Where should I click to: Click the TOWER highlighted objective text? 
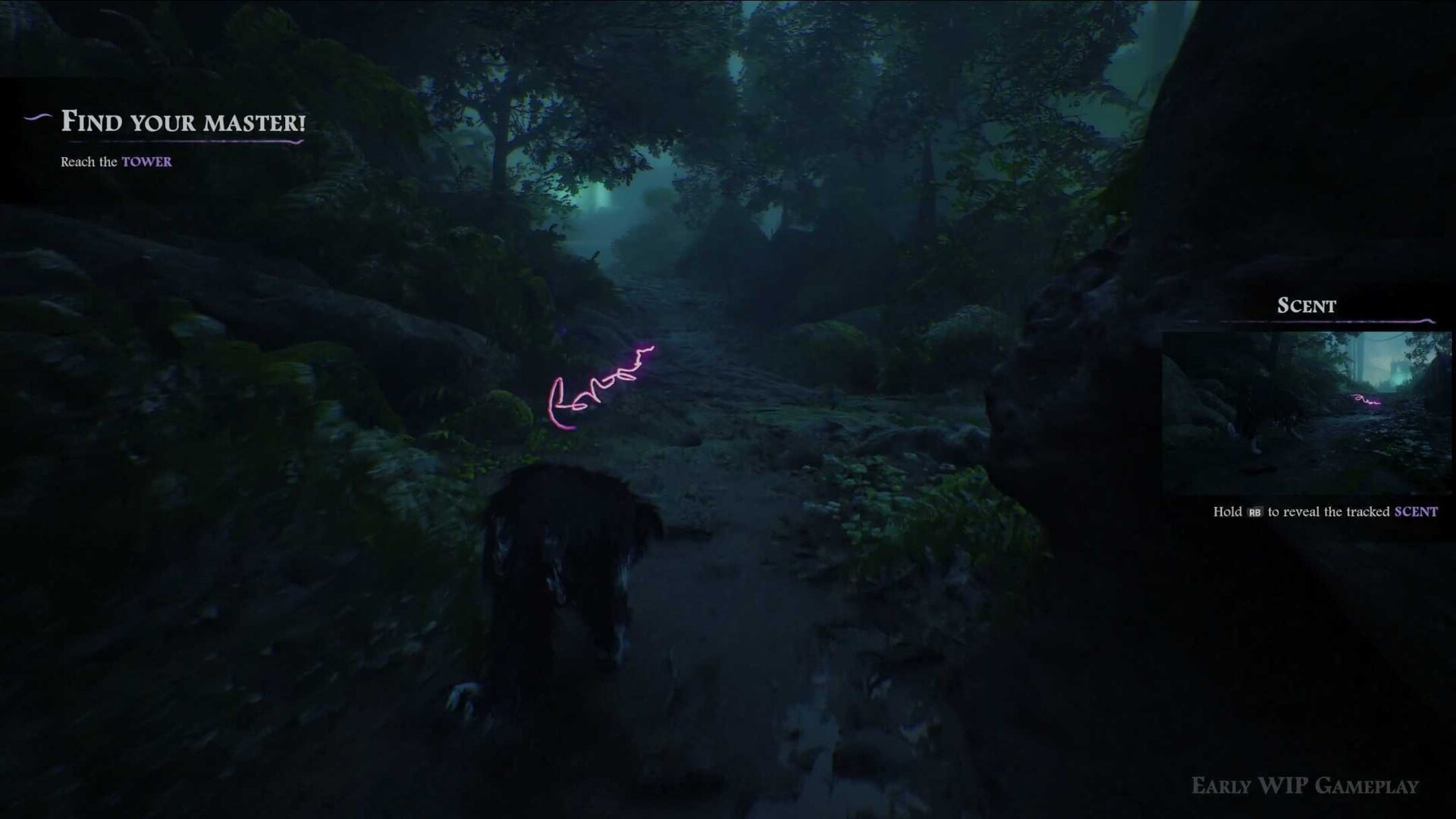[146, 162]
